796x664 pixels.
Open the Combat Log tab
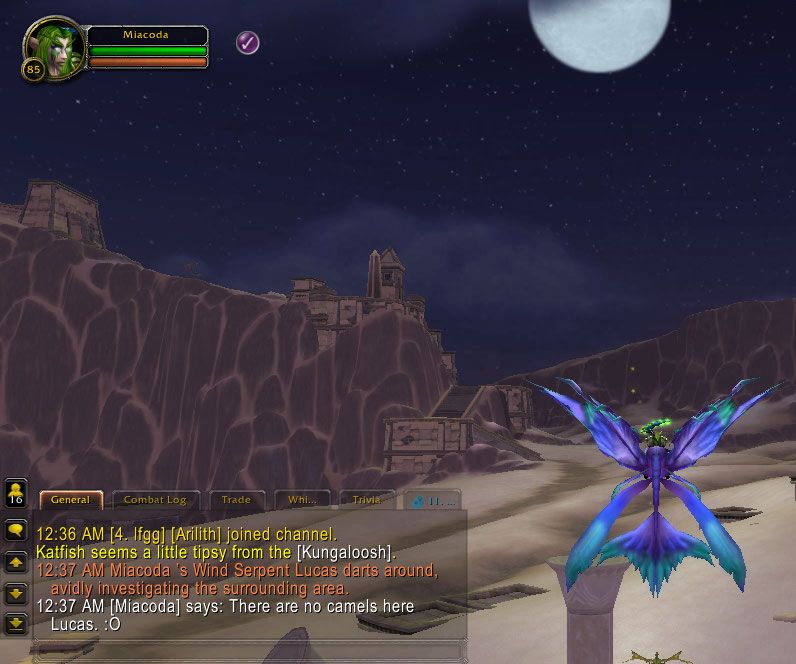155,500
